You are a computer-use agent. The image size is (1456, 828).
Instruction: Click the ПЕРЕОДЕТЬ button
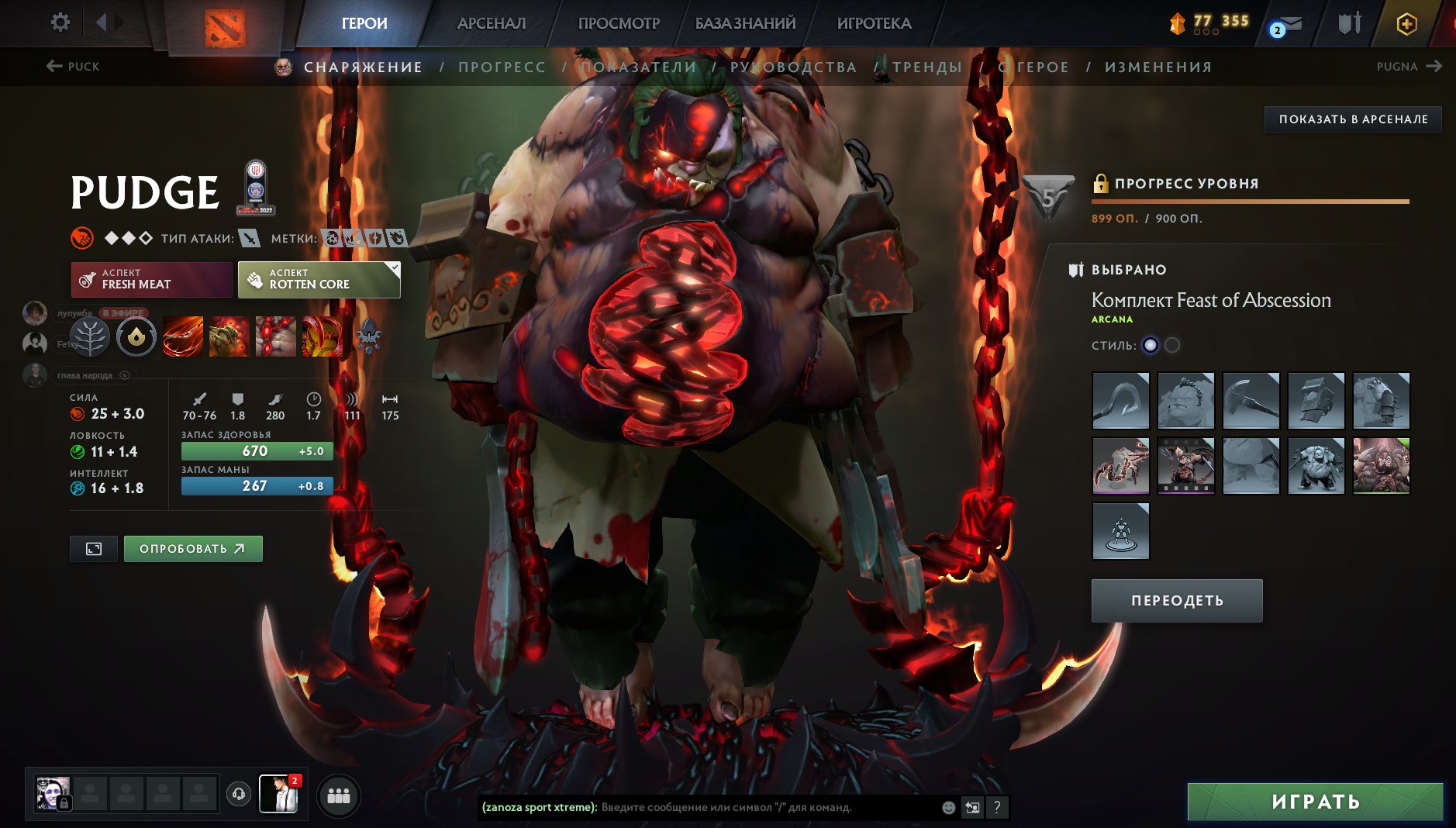pyautogui.click(x=1175, y=599)
